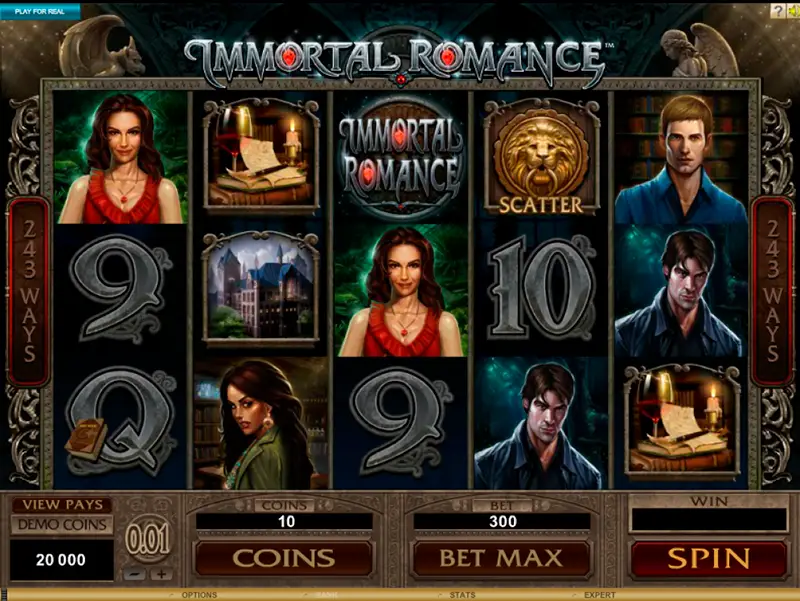The width and height of the screenshot is (800, 601).
Task: Spin the reels with the SPIN button
Action: click(x=708, y=558)
